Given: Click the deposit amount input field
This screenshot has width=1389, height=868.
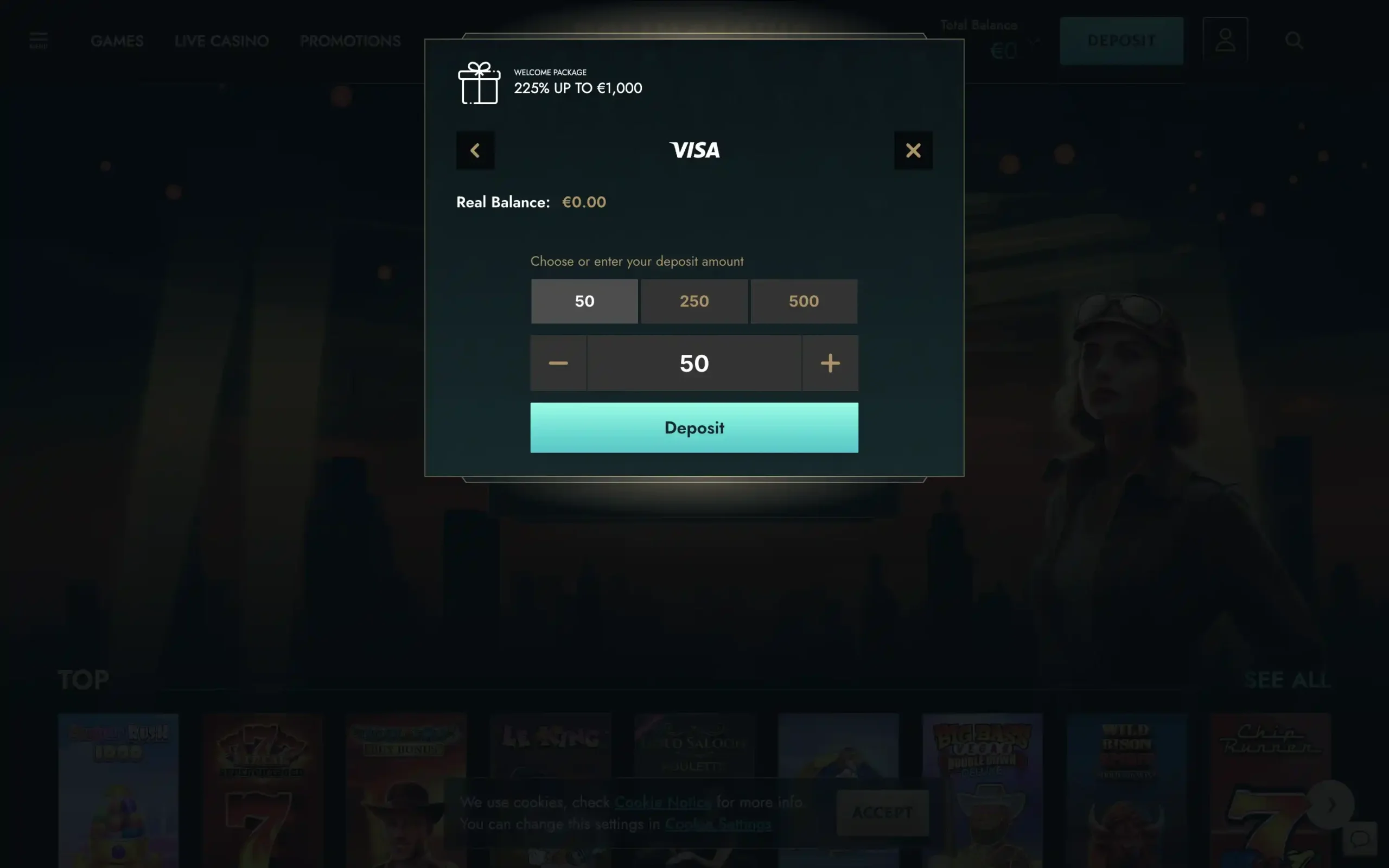Looking at the screenshot, I should coord(694,363).
